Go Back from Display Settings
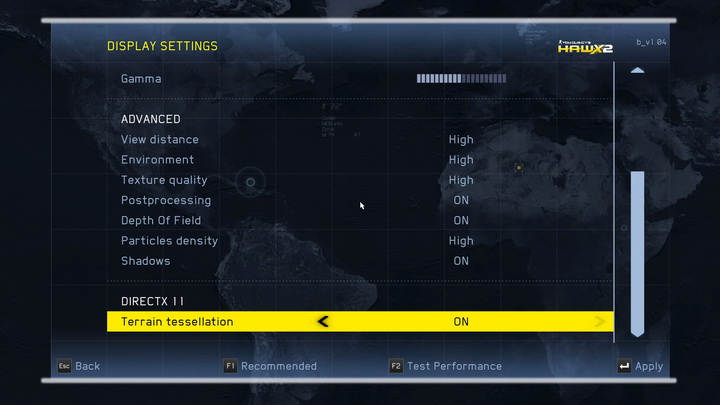The width and height of the screenshot is (720, 405). [x=78, y=366]
